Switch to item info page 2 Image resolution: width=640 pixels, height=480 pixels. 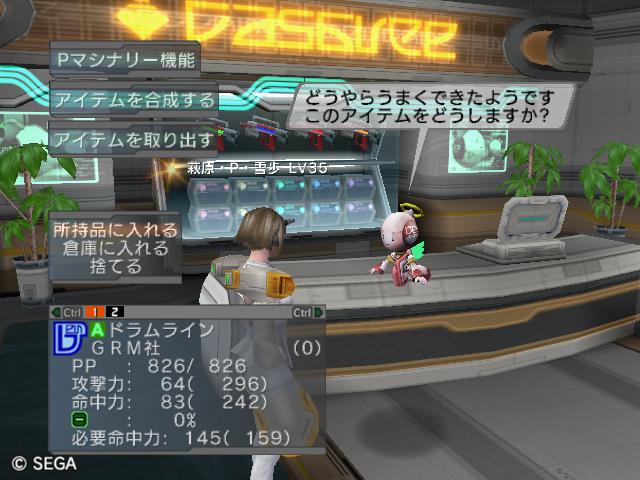click(115, 312)
